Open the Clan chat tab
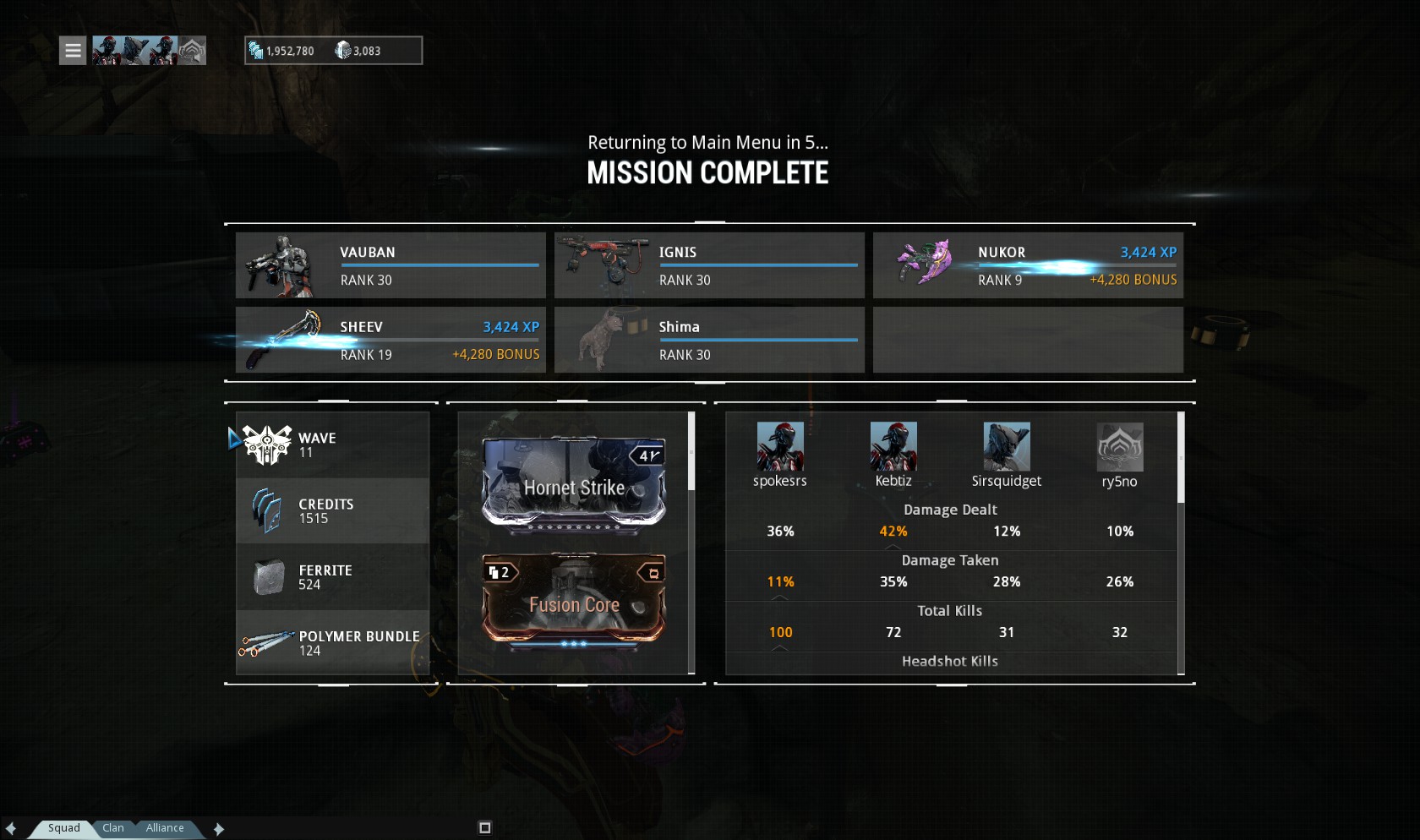Screen dimensions: 1420x840 (113, 828)
